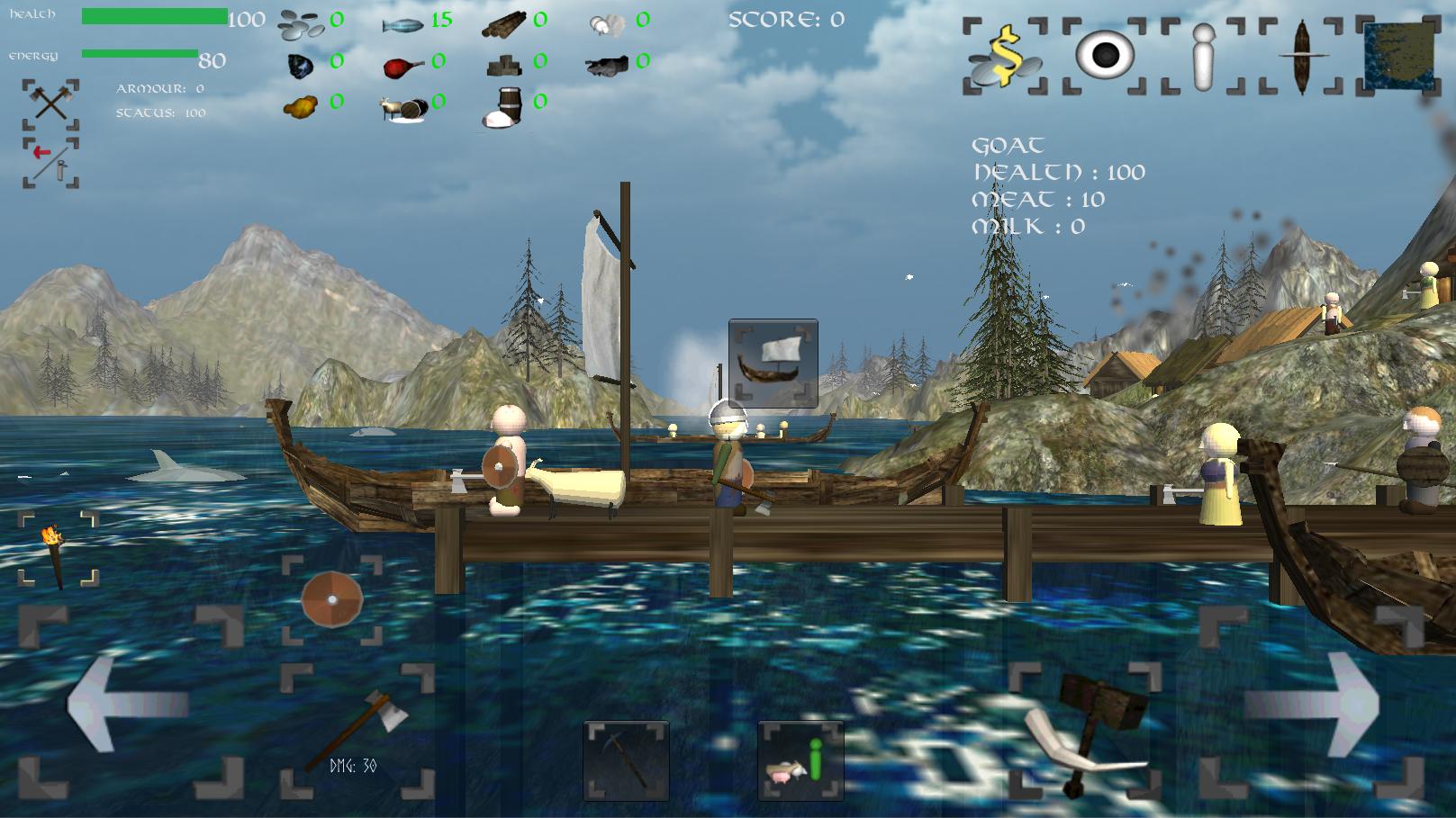Select the boat icon in the top toolbar

click(1301, 56)
